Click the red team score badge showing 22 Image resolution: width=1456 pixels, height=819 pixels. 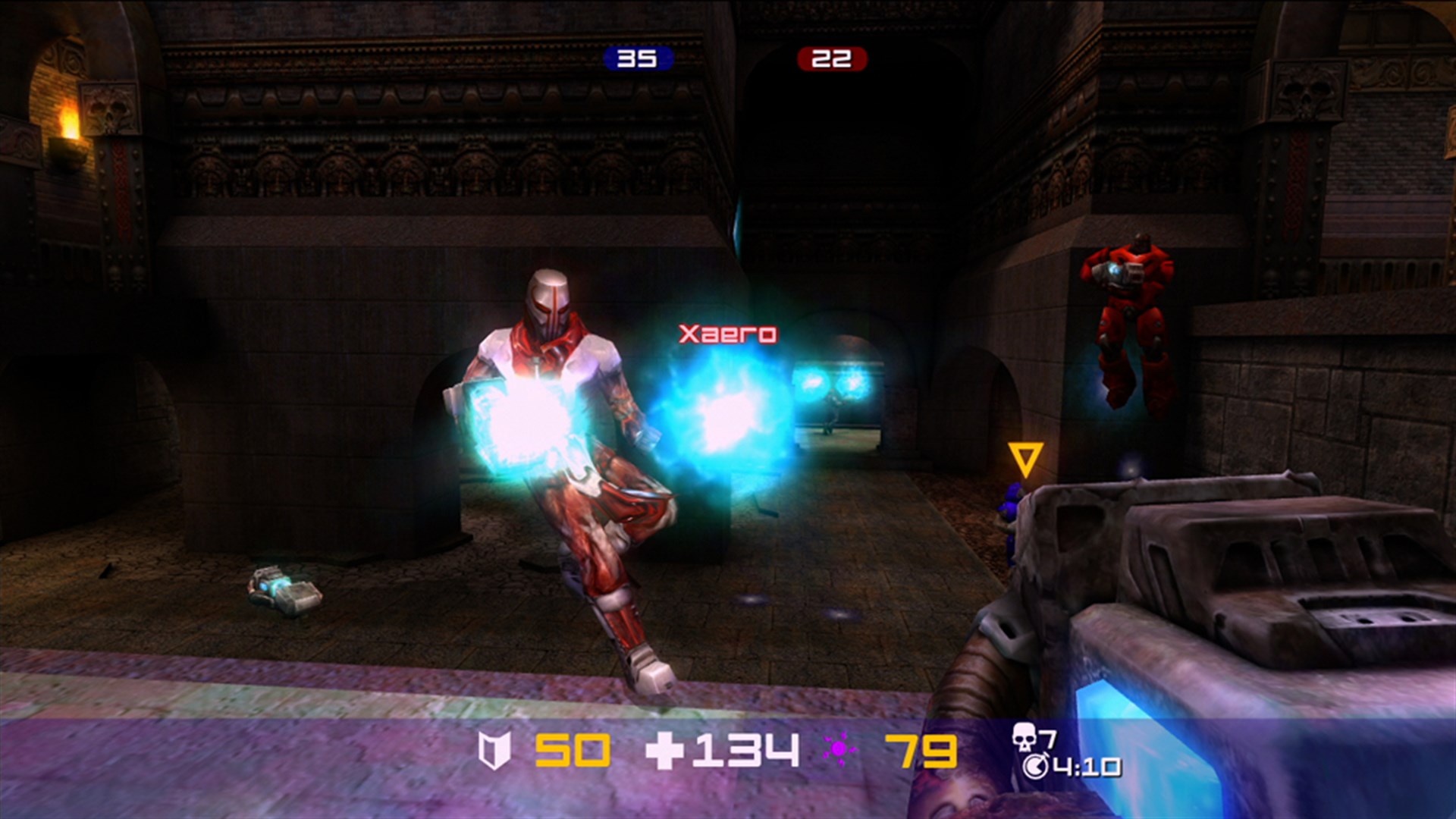click(x=830, y=57)
